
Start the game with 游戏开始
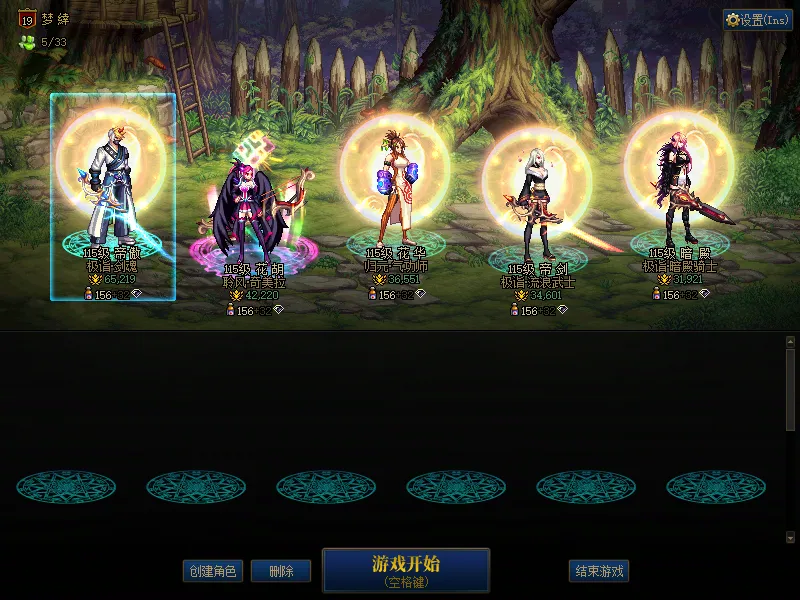coord(406,570)
